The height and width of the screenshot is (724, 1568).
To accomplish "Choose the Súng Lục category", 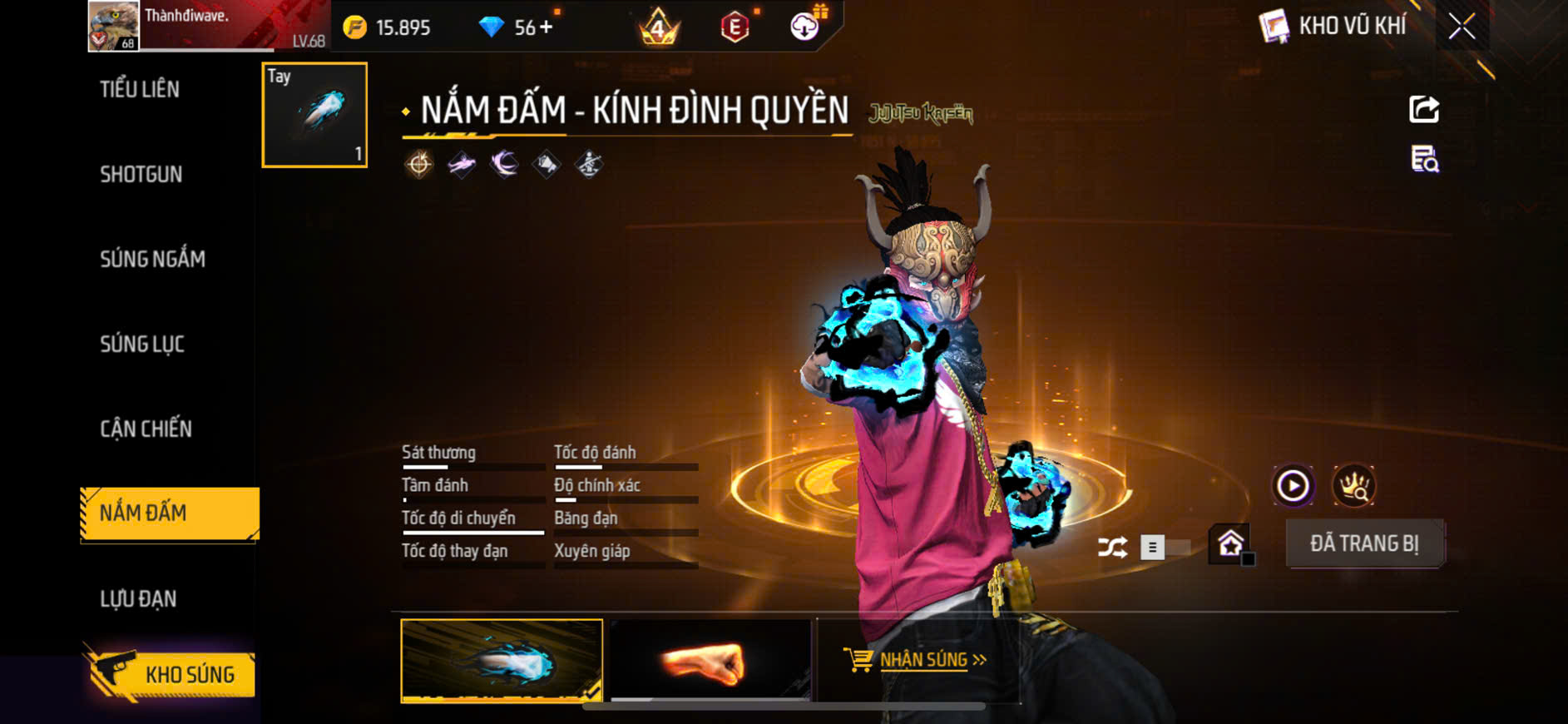I will (142, 345).
